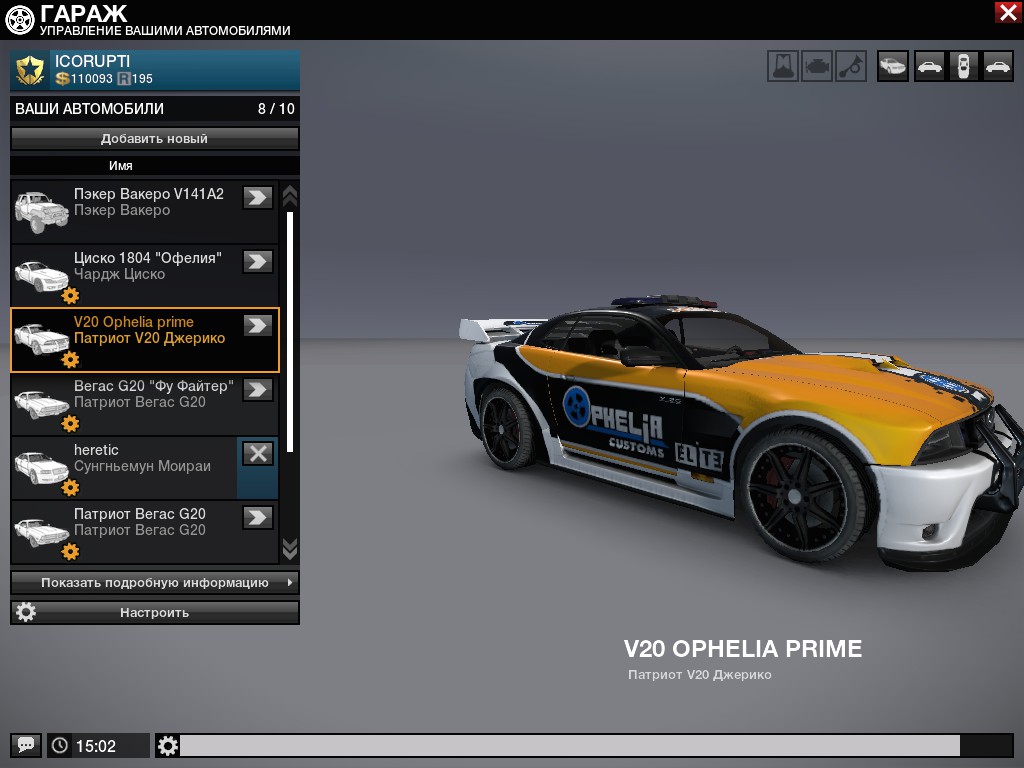Viewport: 1024px width, 768px height.
Task: Switch to the three-quarter car view icon
Action: pyautogui.click(x=892, y=66)
